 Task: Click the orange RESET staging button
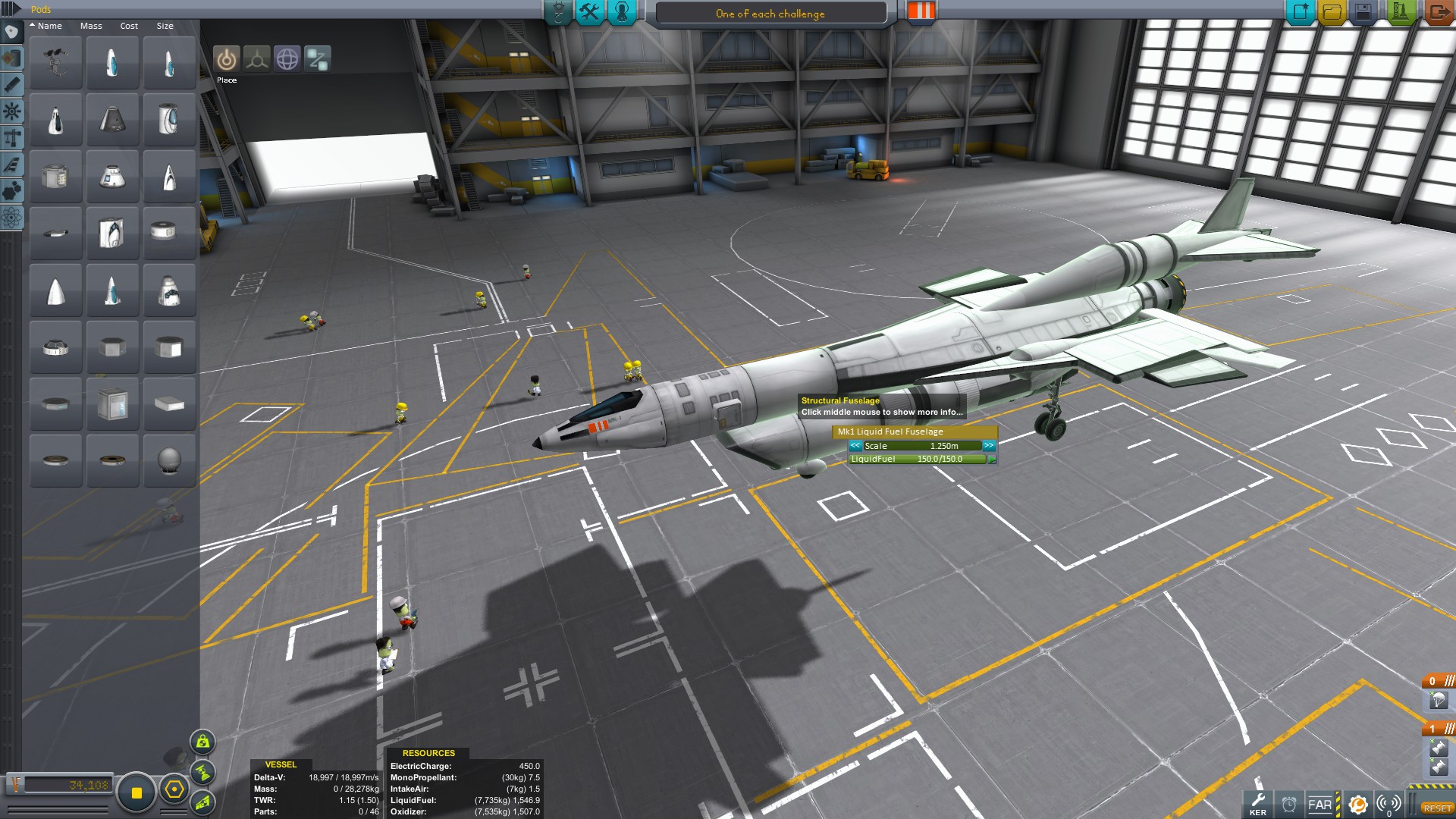point(1437,808)
